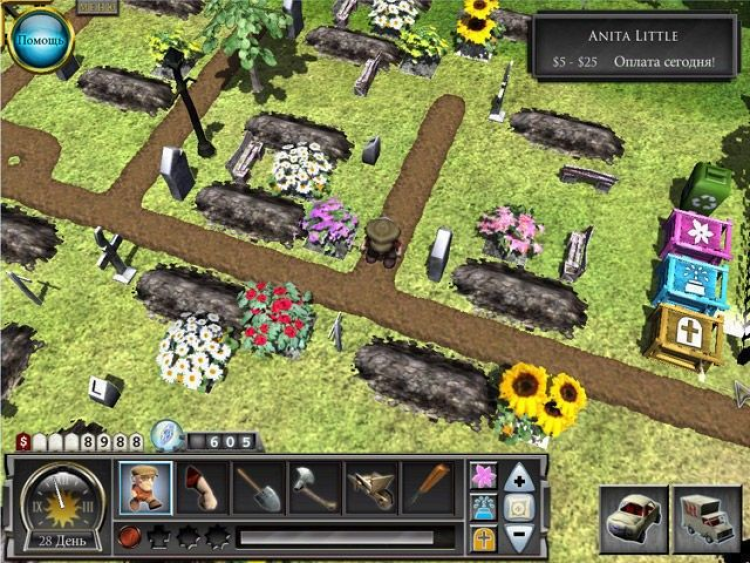
Task: Zoom out with the minus button
Action: pos(519,537)
